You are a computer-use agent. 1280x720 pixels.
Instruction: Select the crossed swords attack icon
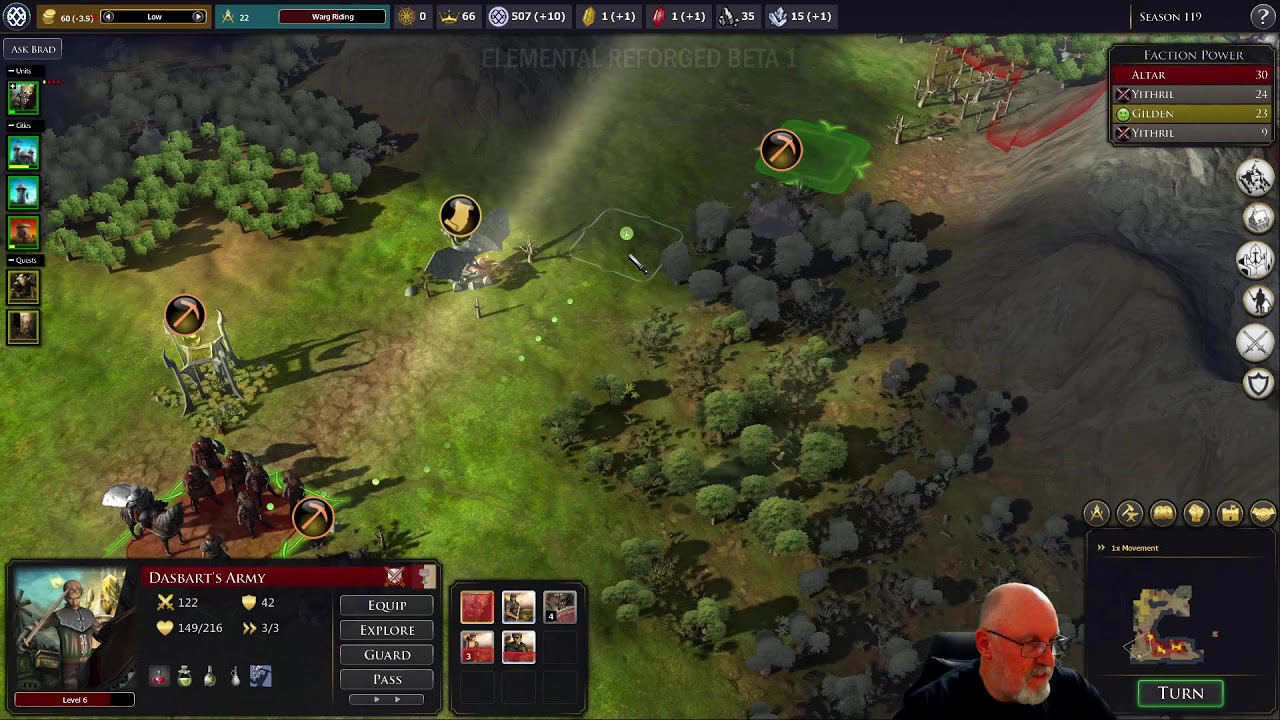pyautogui.click(x=1257, y=342)
